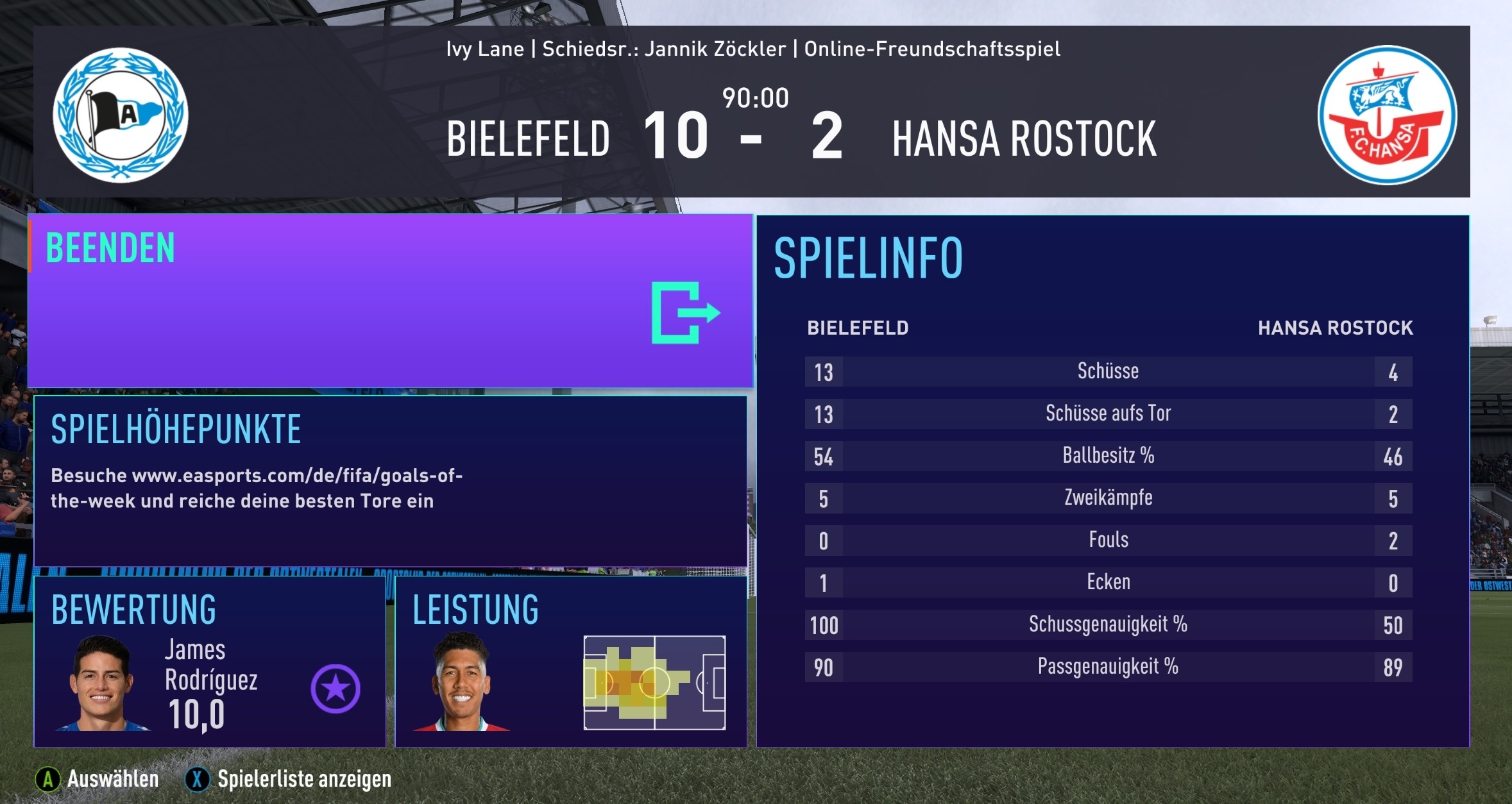
Task: Select the Beenden tile to exit
Action: coord(390,301)
